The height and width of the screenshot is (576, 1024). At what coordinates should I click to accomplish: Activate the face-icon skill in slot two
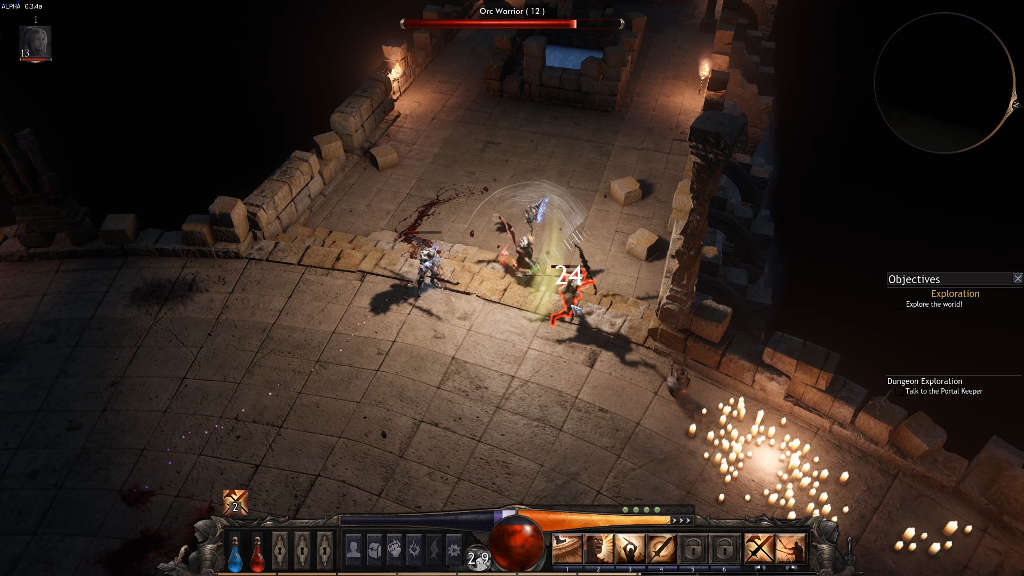[x=598, y=548]
